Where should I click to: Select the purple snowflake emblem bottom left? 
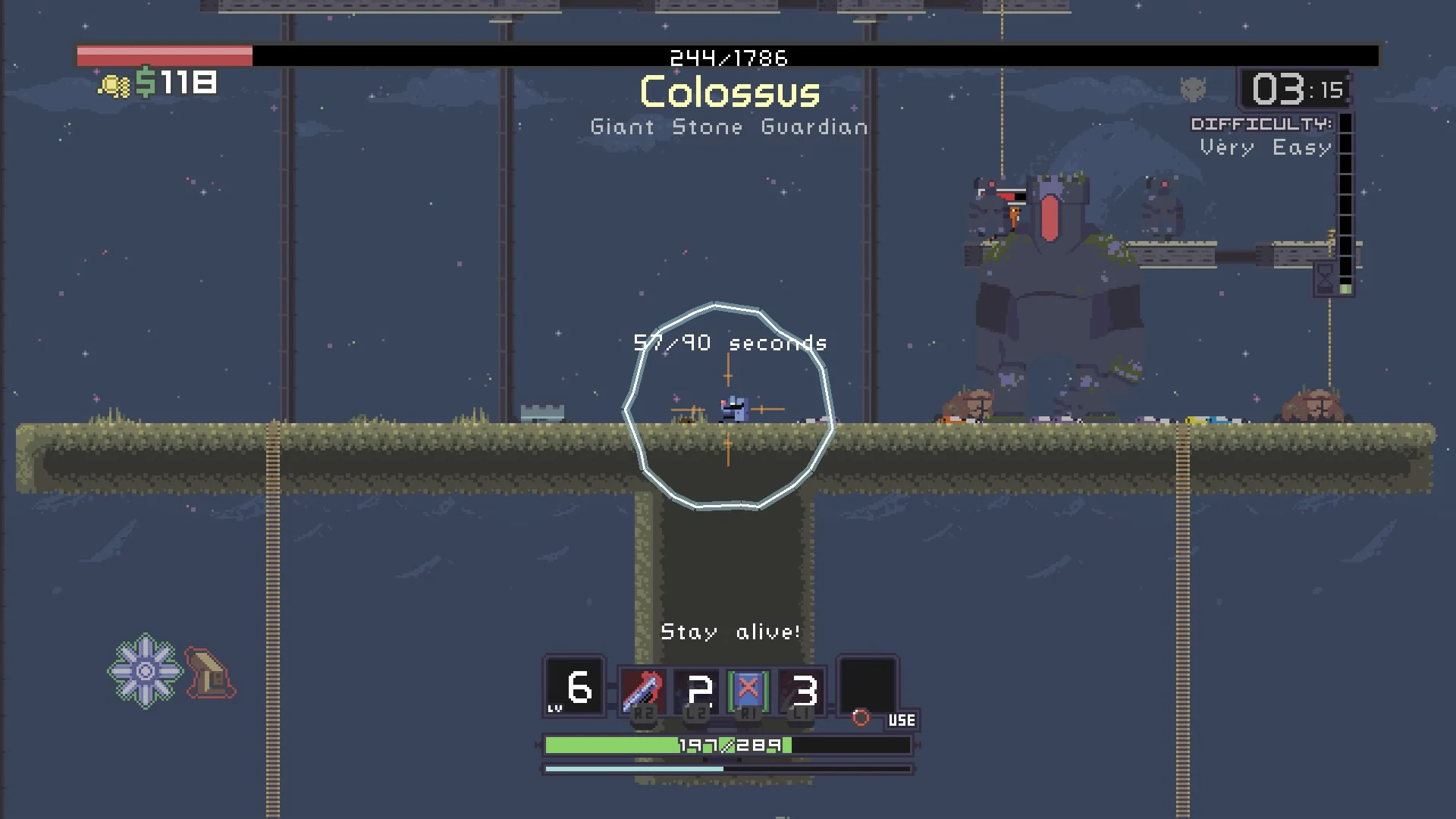(146, 670)
